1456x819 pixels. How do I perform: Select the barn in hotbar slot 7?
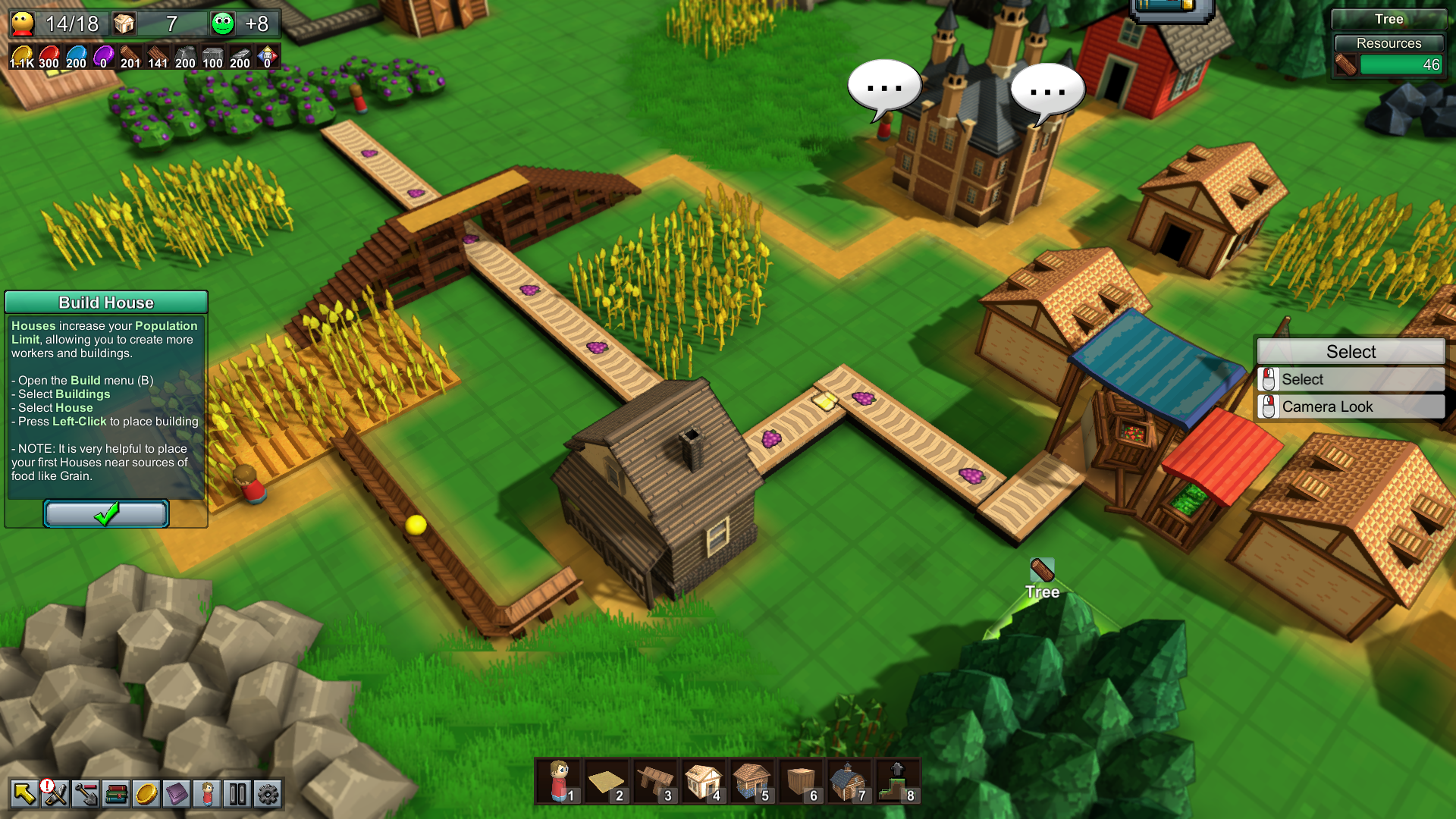849,781
